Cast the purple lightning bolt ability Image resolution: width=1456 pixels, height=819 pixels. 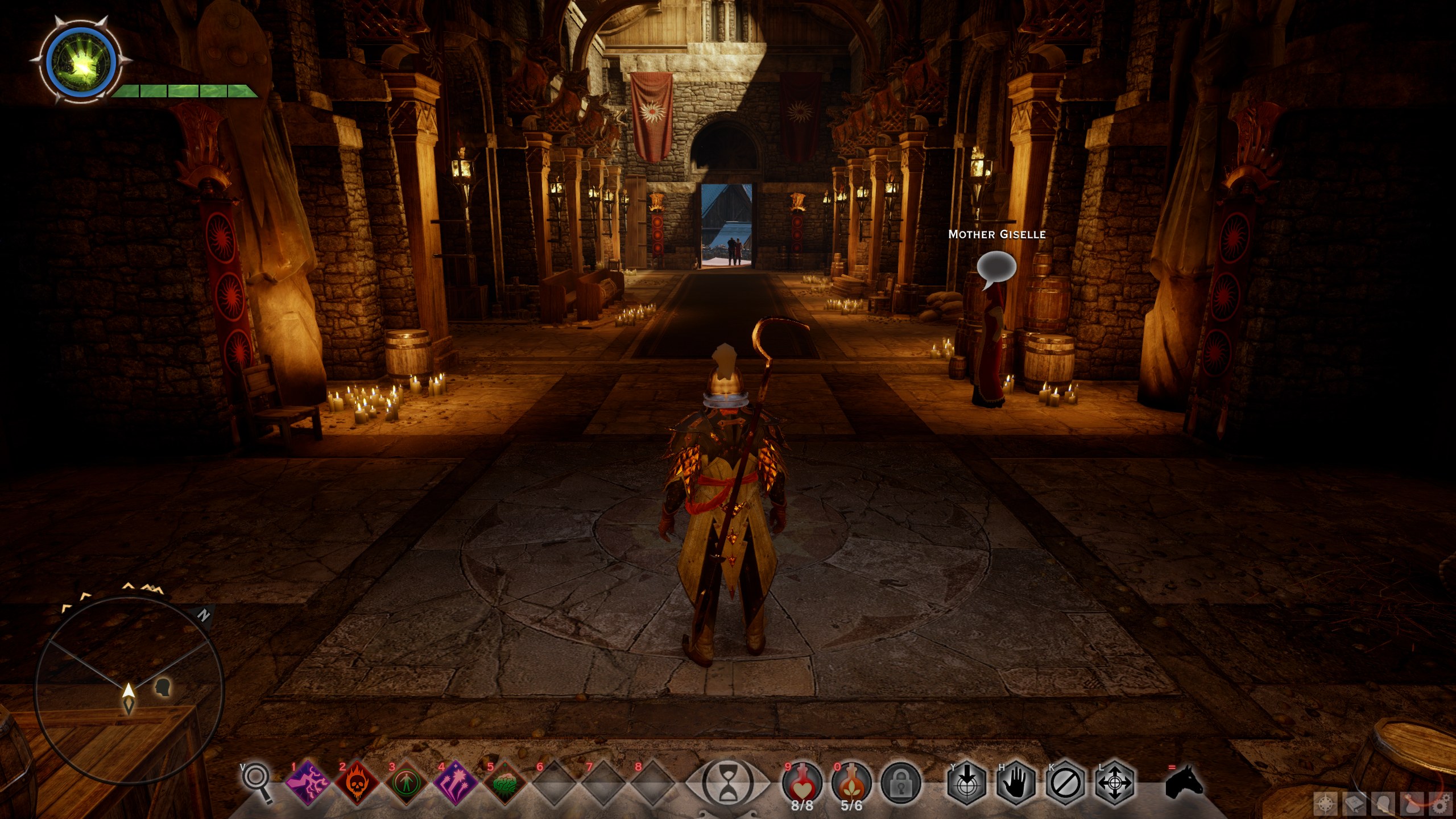click(308, 783)
